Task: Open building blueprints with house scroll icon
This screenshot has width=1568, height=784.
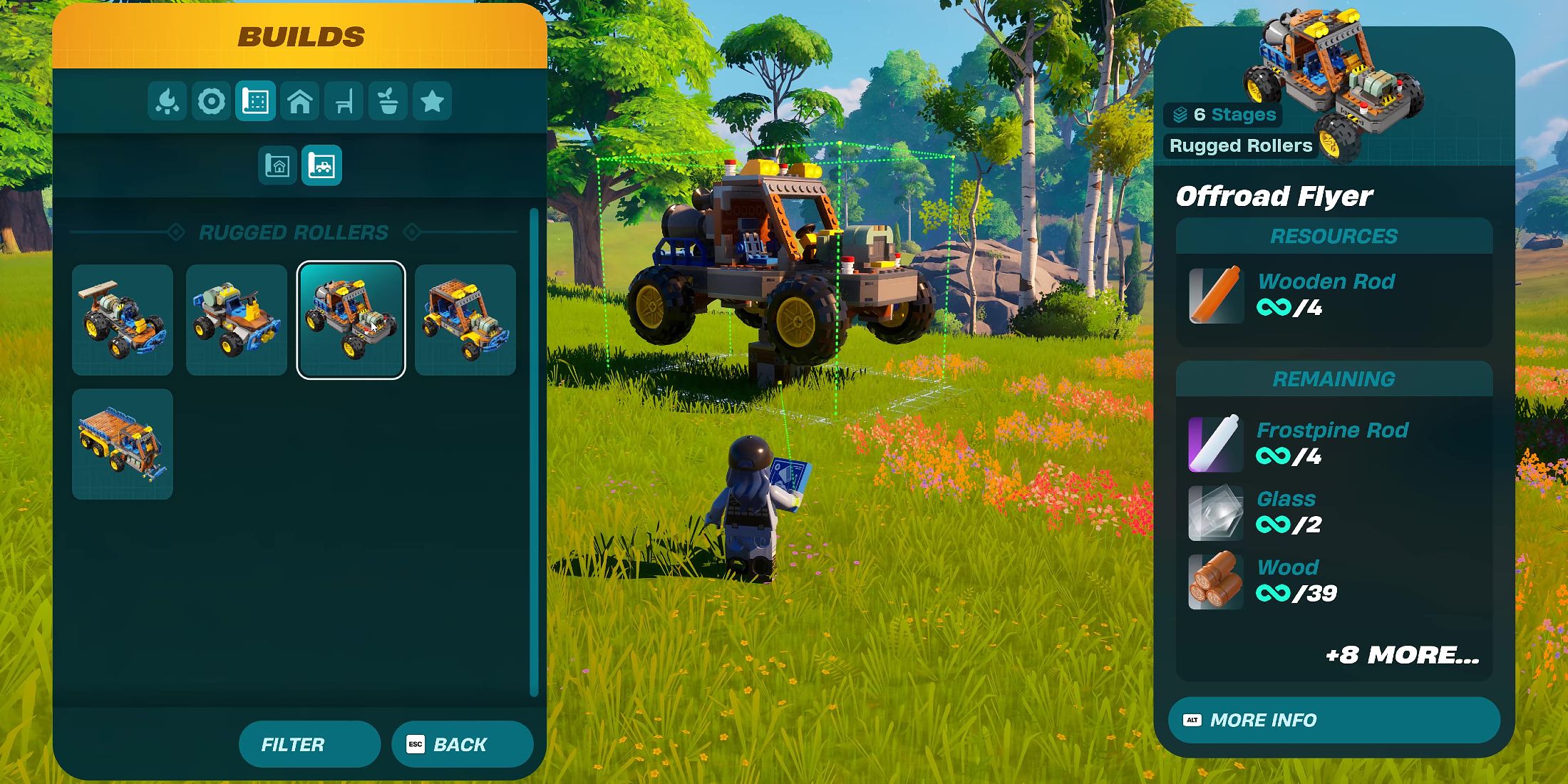Action: point(279,165)
